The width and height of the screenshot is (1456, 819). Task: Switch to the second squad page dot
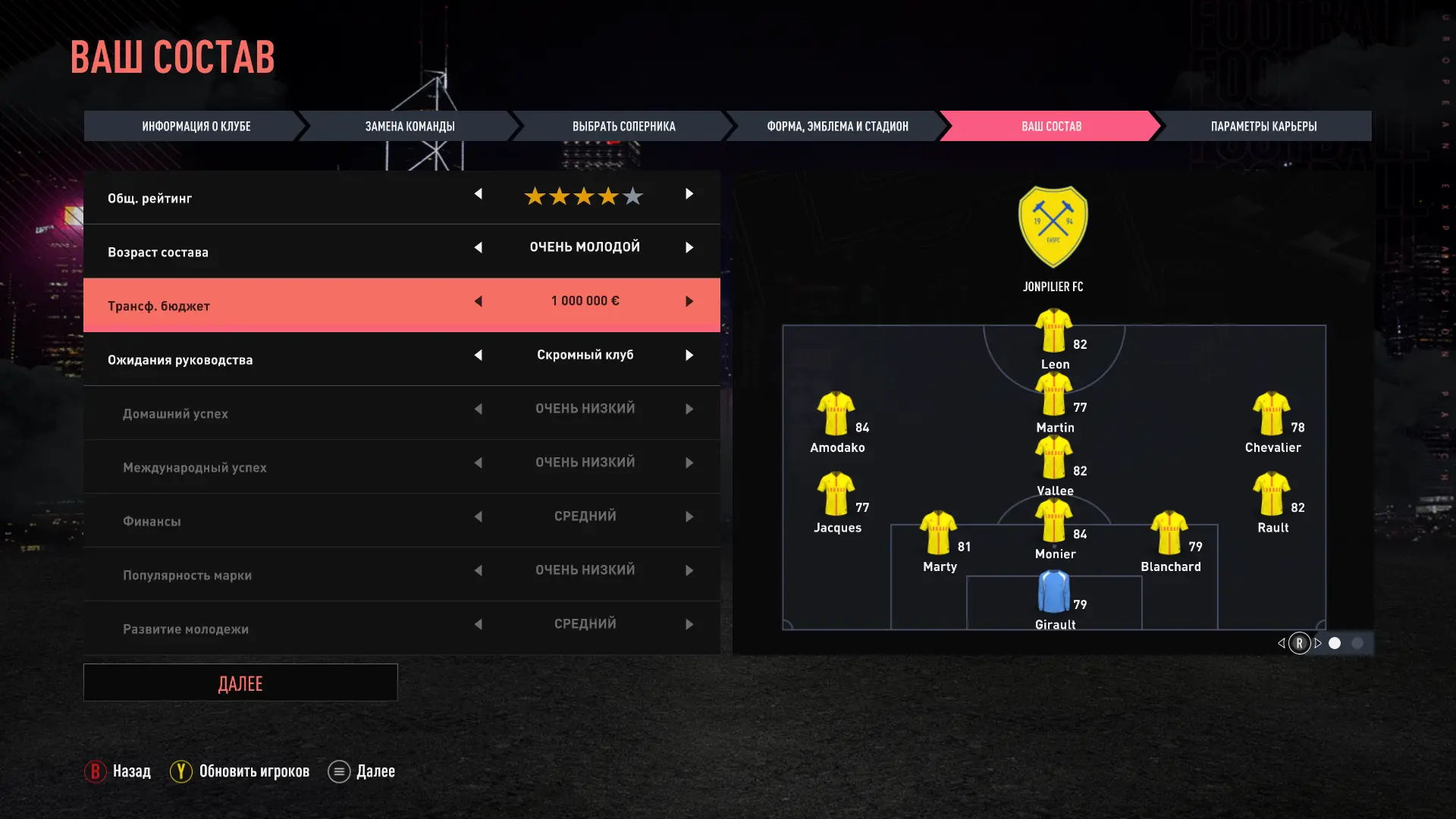tap(1357, 643)
